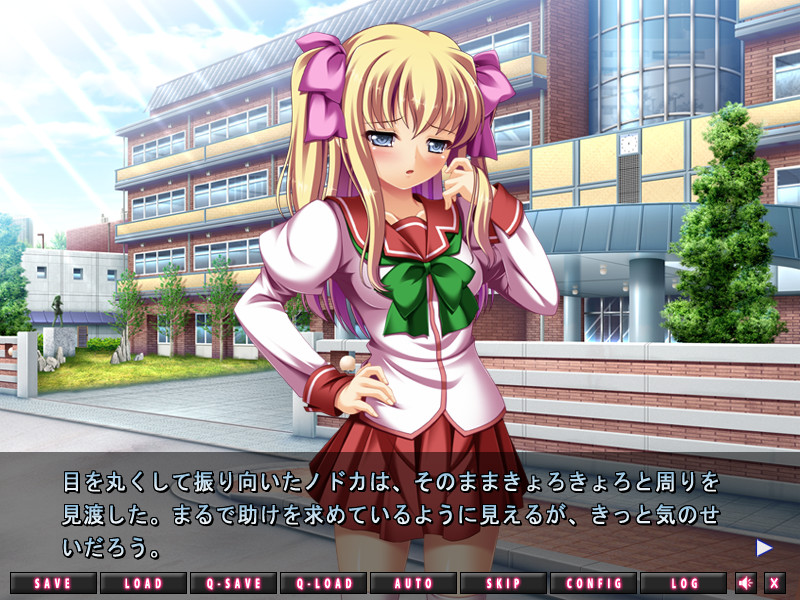Open the SAVE menu
Image resolution: width=800 pixels, height=600 pixels.
point(54,582)
